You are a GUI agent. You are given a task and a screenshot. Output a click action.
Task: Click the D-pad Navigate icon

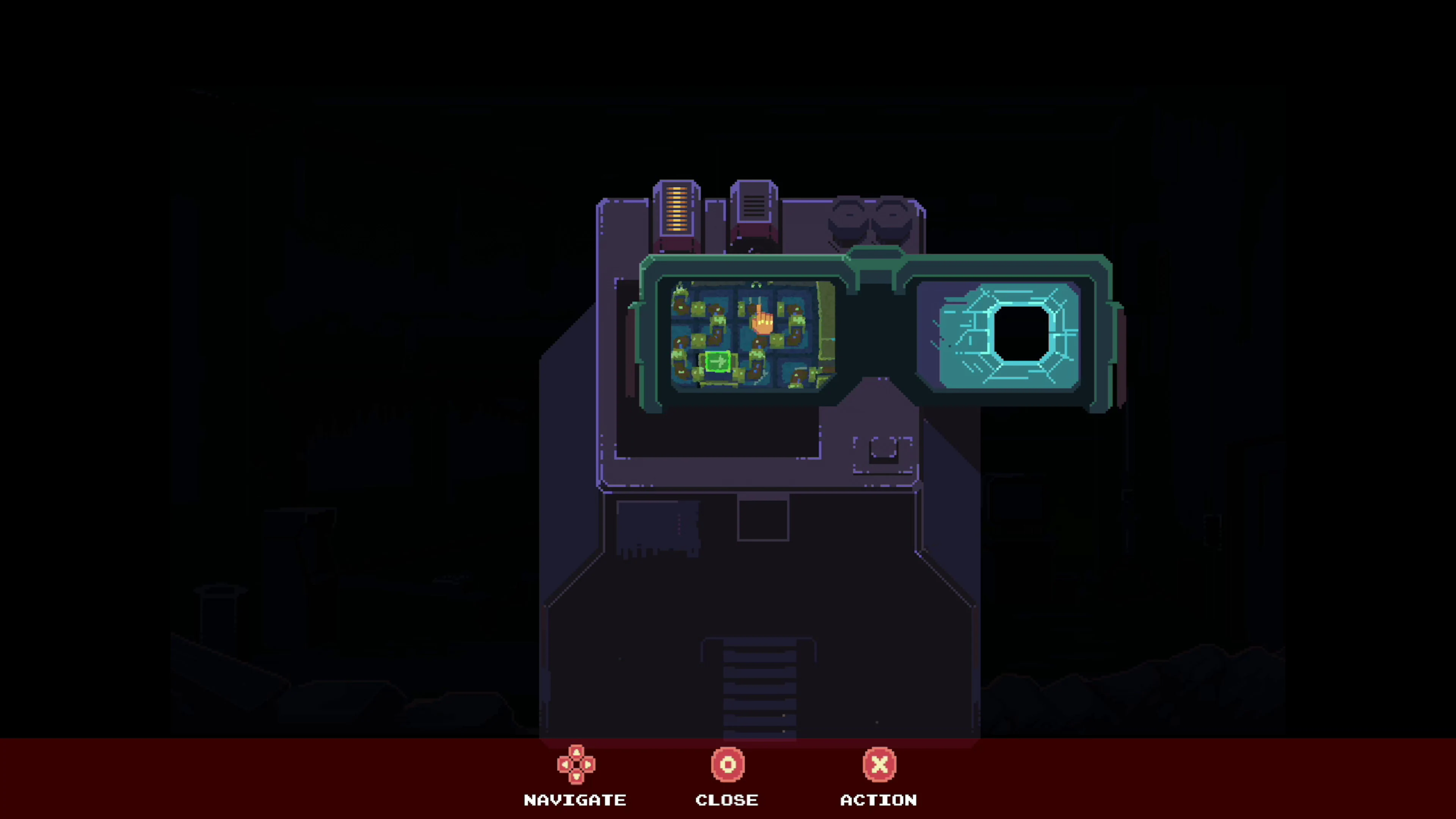pyautogui.click(x=576, y=764)
